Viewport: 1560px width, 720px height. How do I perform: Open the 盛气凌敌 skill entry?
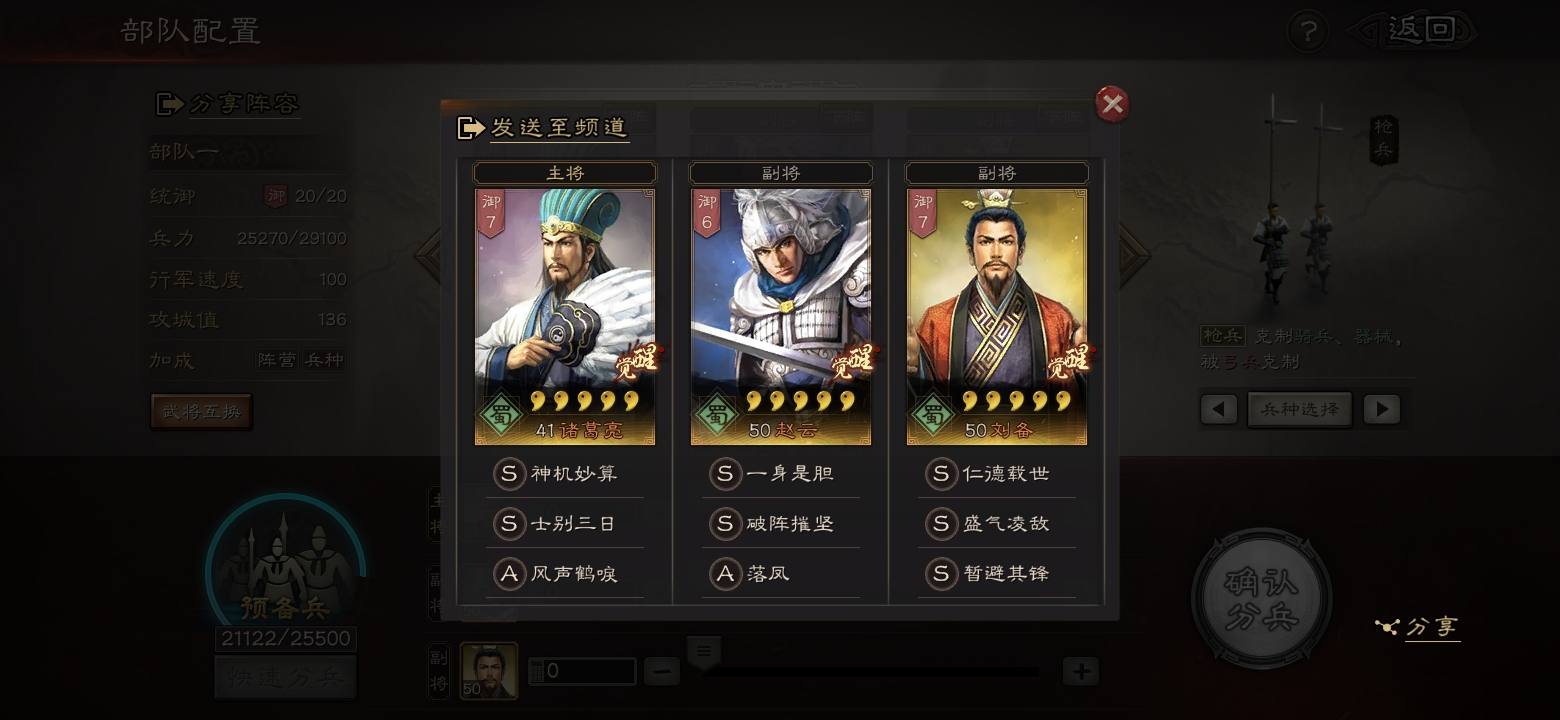(x=998, y=523)
